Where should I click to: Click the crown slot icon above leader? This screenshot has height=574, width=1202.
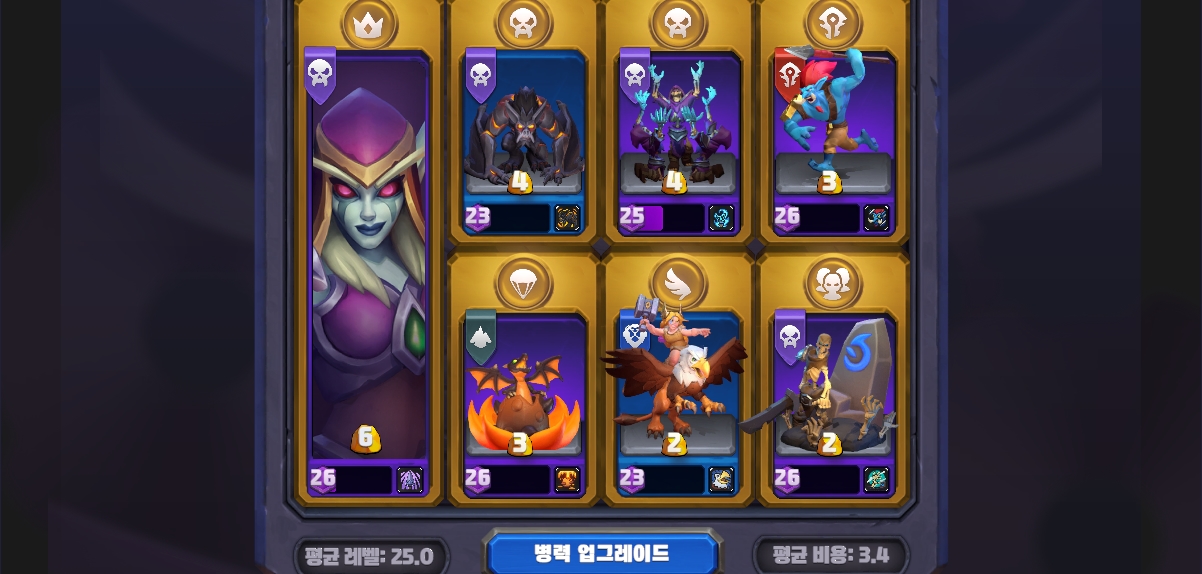(369, 24)
